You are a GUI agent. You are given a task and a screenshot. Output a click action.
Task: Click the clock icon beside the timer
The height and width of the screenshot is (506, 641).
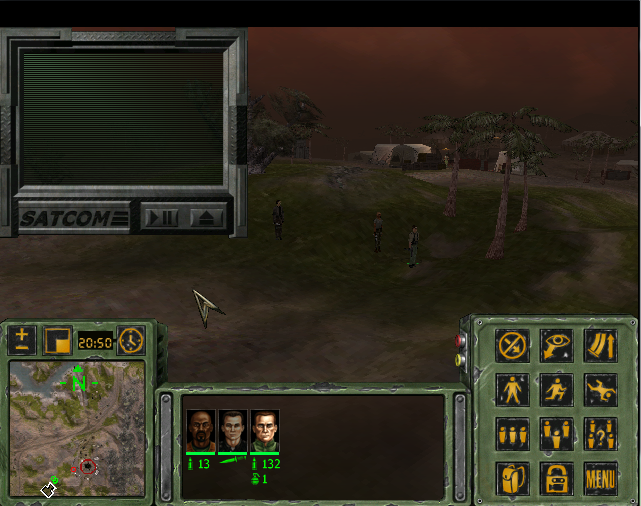[131, 340]
